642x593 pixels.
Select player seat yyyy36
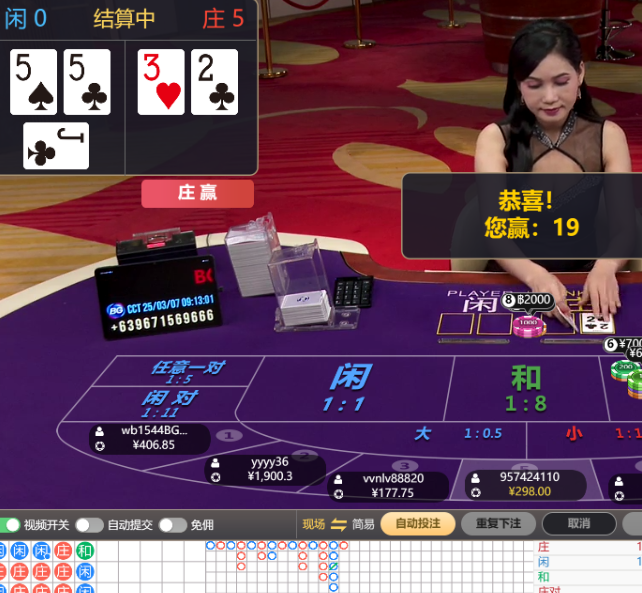coord(264,469)
